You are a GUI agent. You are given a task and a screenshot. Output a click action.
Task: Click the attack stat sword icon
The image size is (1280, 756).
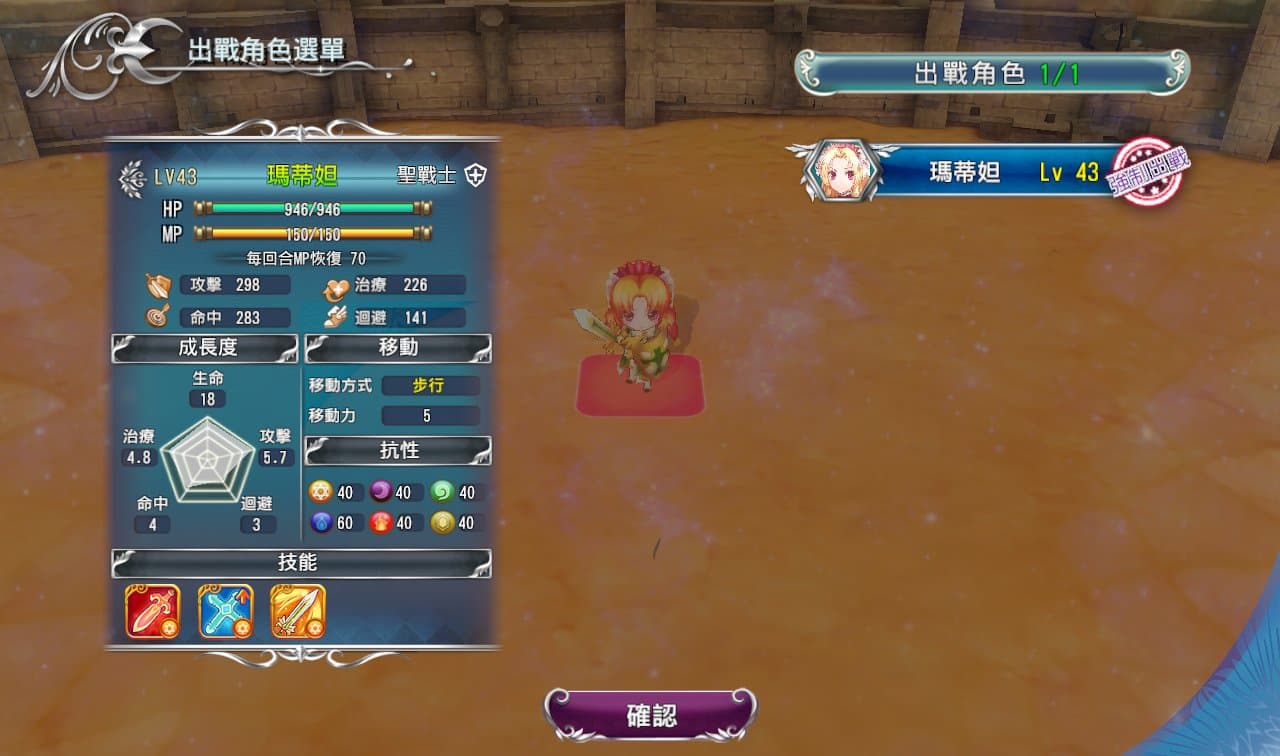tap(158, 283)
